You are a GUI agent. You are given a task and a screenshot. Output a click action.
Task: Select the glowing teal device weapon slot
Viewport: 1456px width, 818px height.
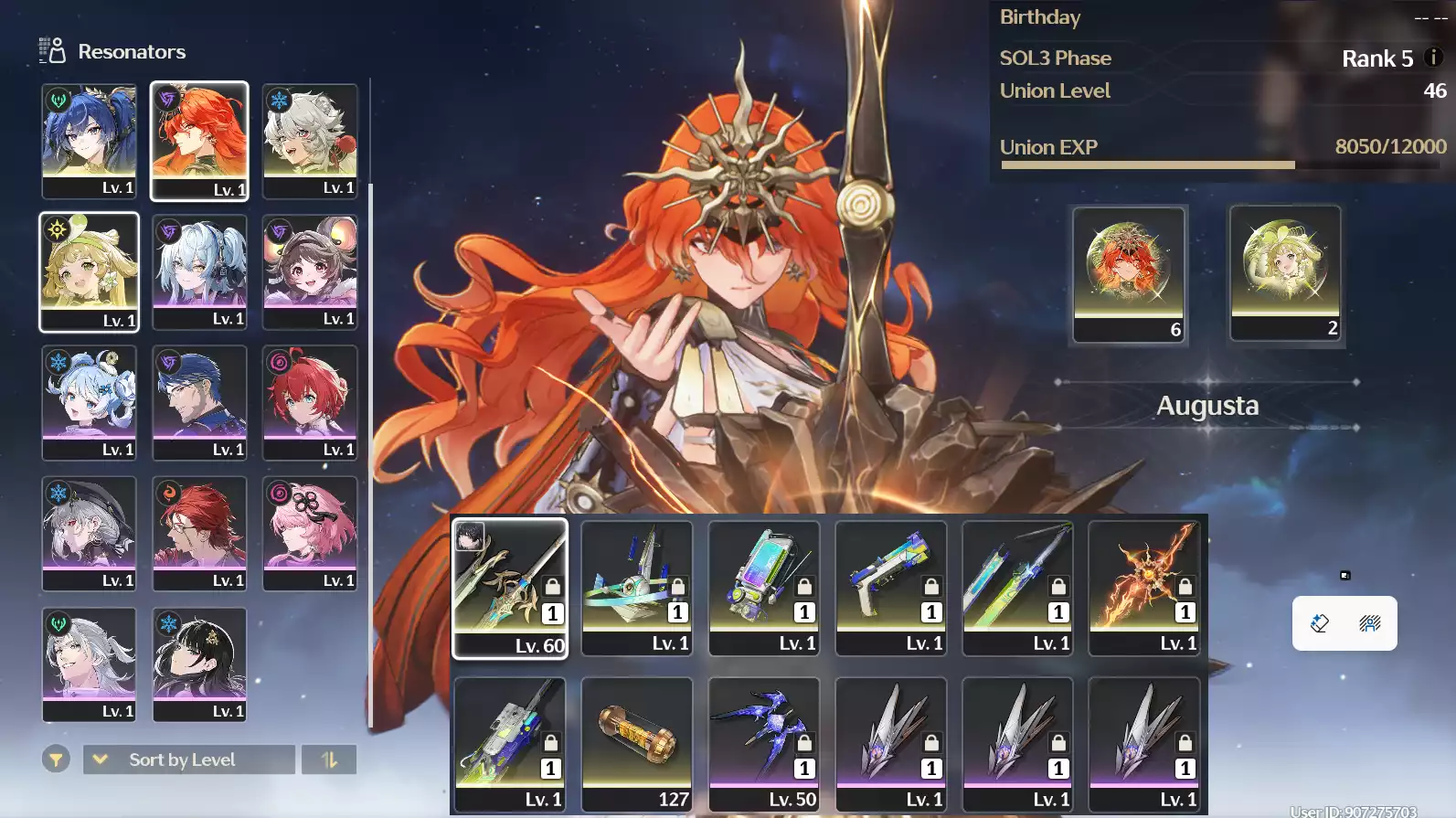point(764,588)
